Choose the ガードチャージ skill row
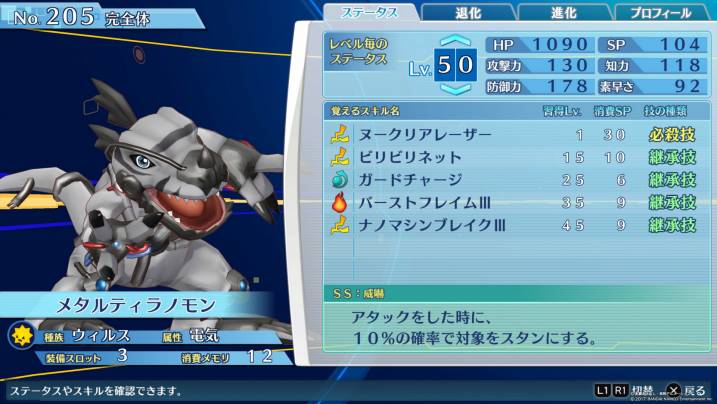717x404 pixels. pyautogui.click(x=512, y=180)
